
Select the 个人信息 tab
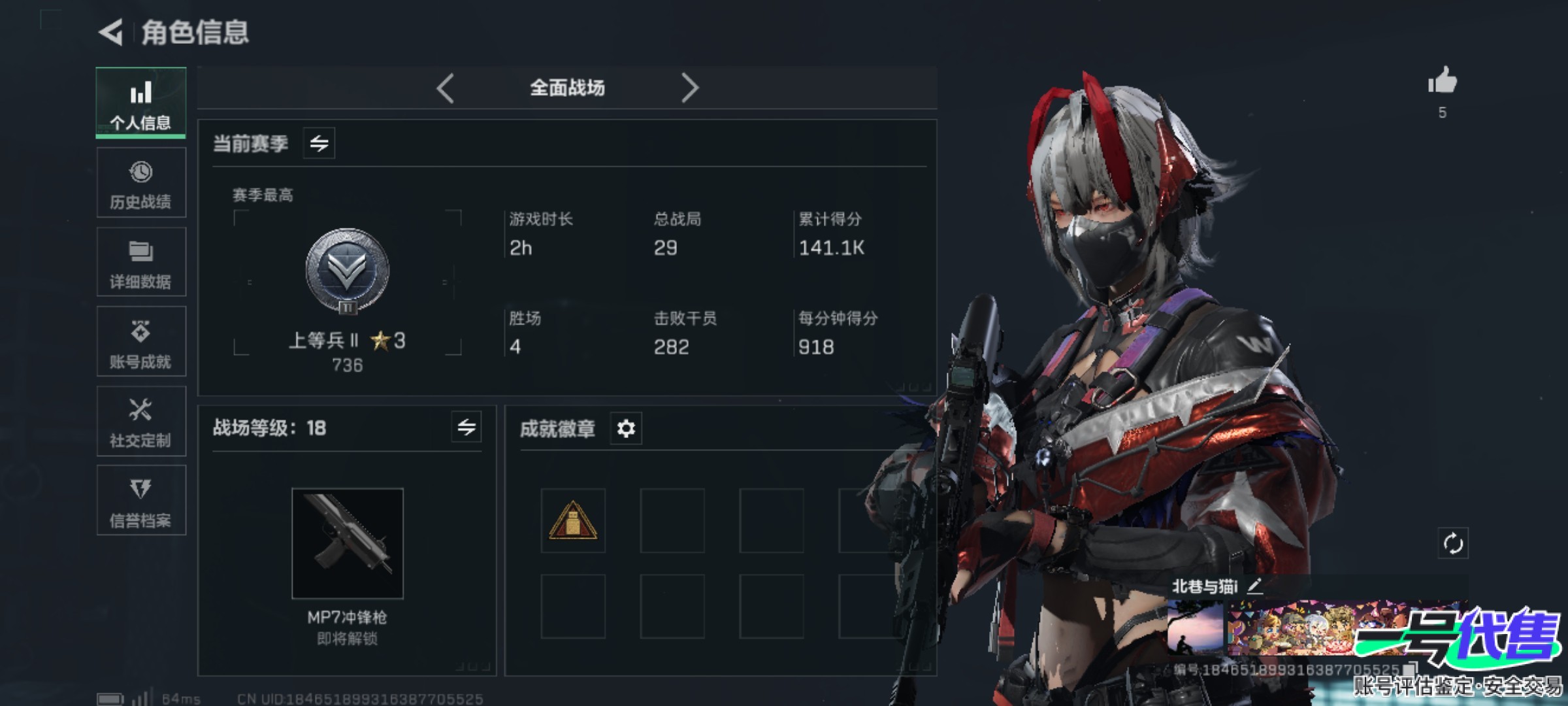(141, 103)
